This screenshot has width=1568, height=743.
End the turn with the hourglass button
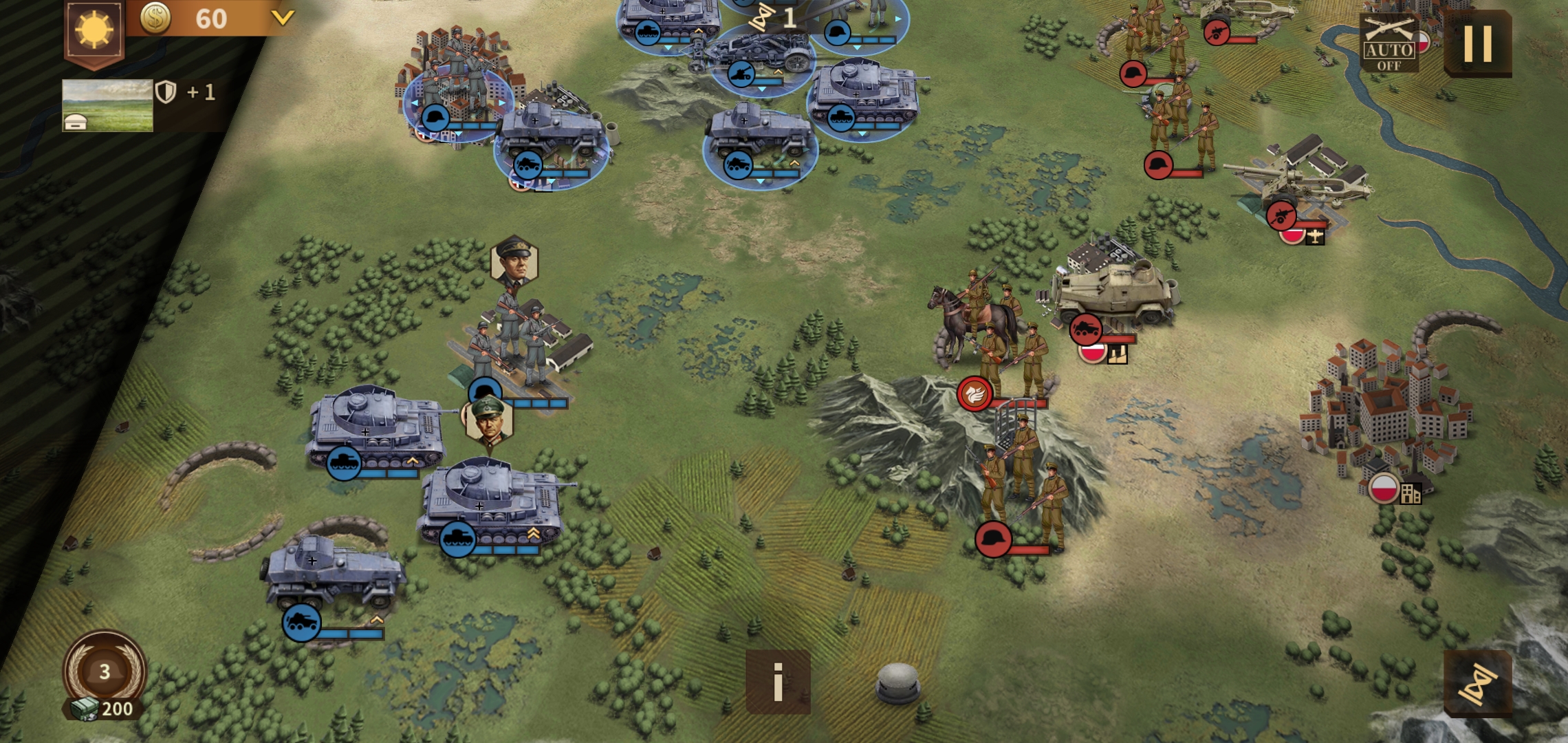tap(1477, 684)
